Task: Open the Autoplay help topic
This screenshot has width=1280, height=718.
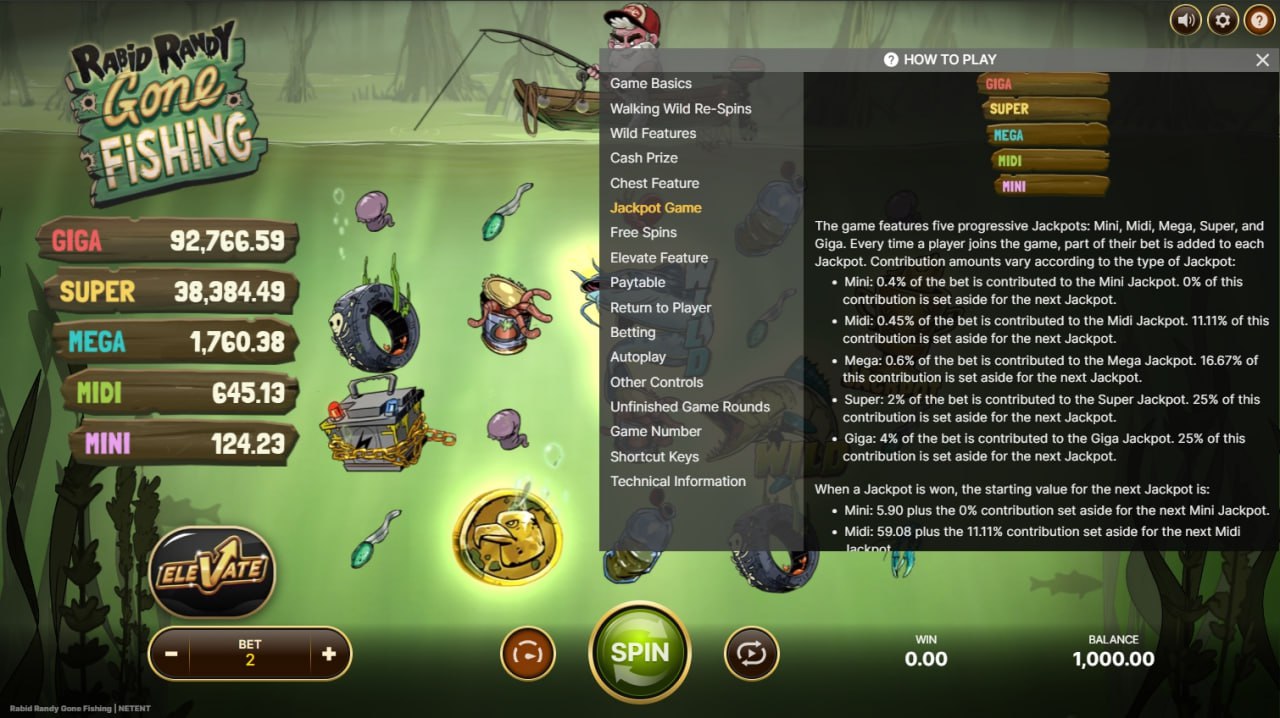Action: click(638, 357)
